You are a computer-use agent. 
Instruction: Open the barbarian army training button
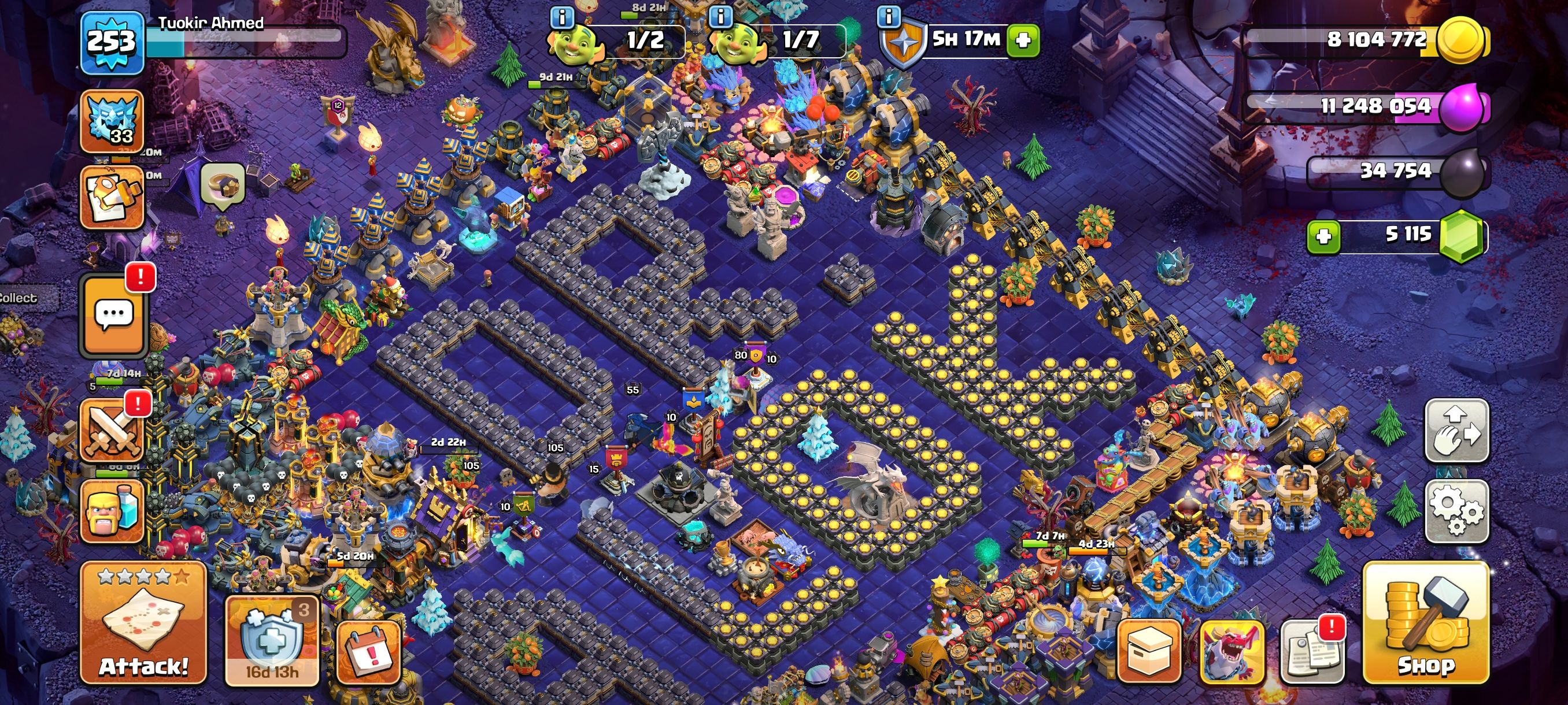click(112, 510)
